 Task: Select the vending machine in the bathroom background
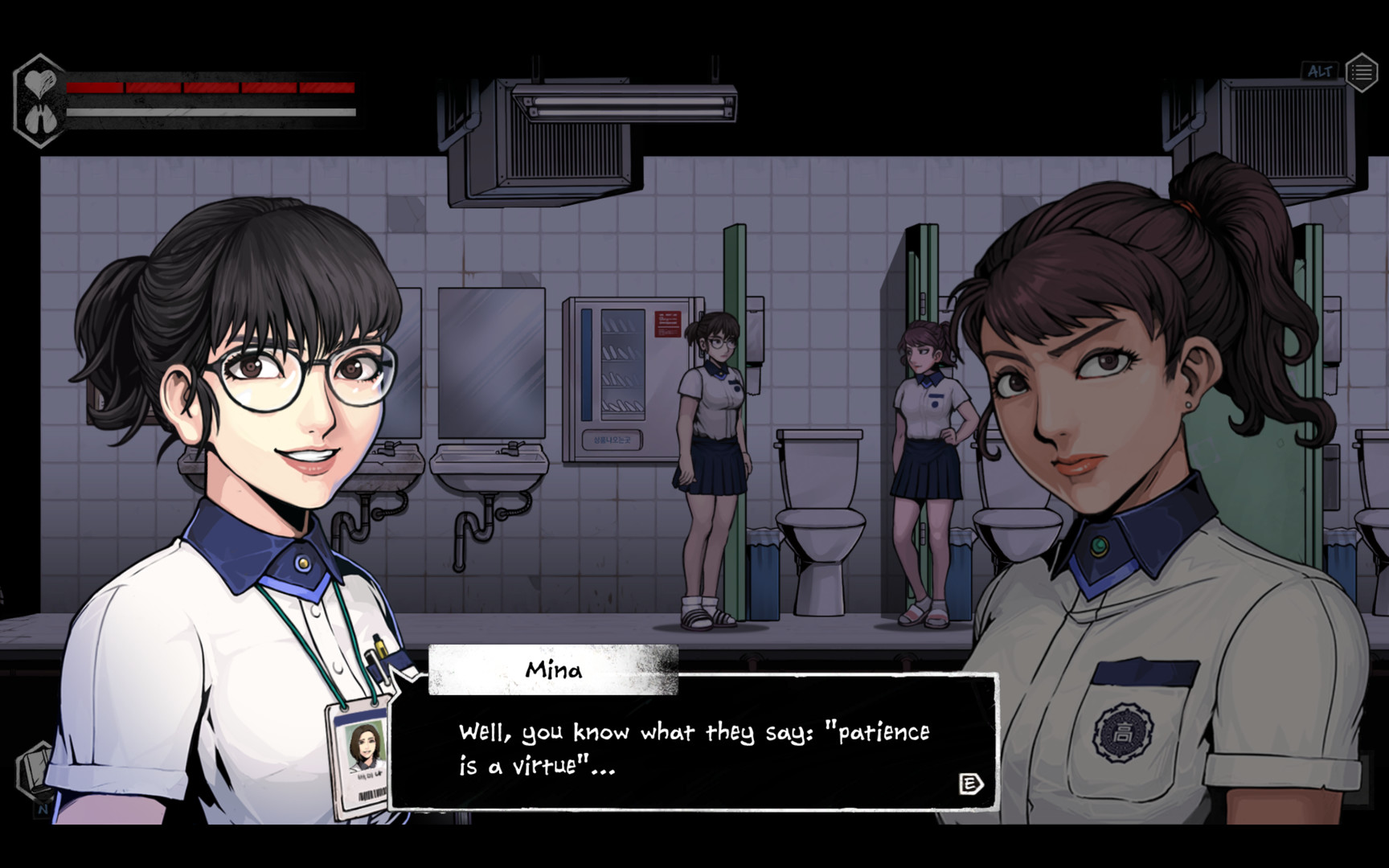631,378
